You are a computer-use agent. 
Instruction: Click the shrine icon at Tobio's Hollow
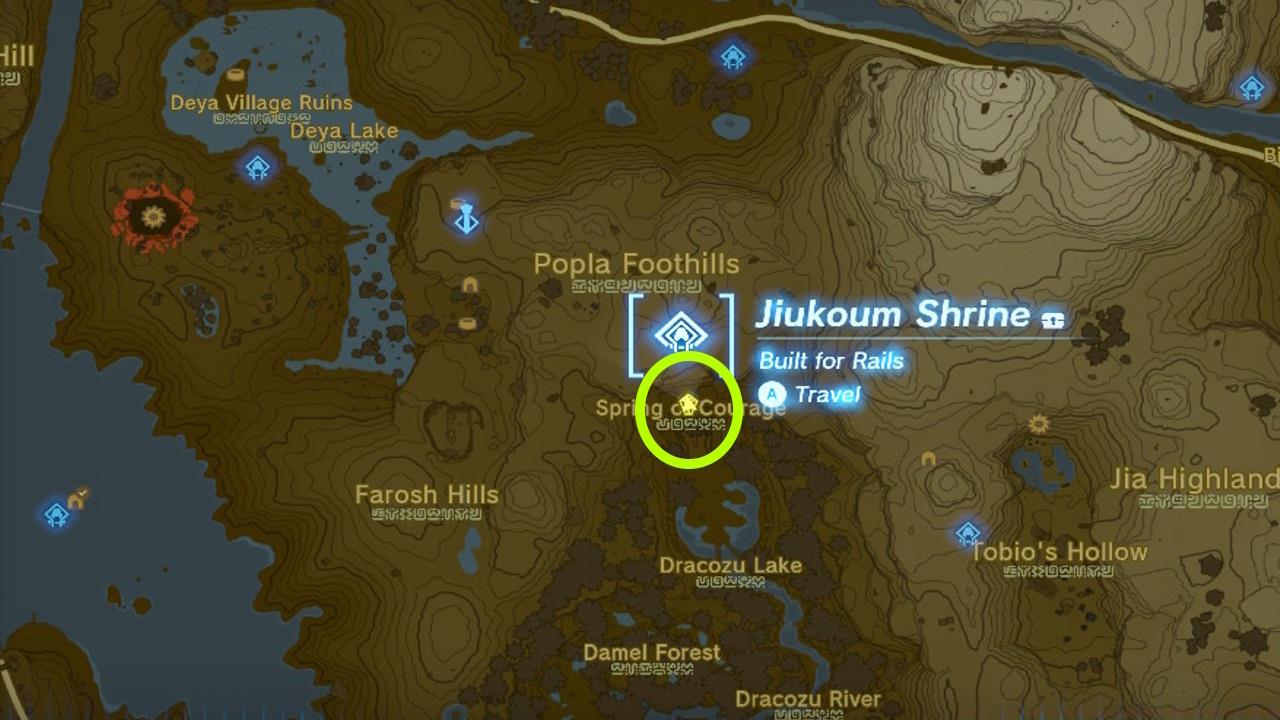(967, 534)
